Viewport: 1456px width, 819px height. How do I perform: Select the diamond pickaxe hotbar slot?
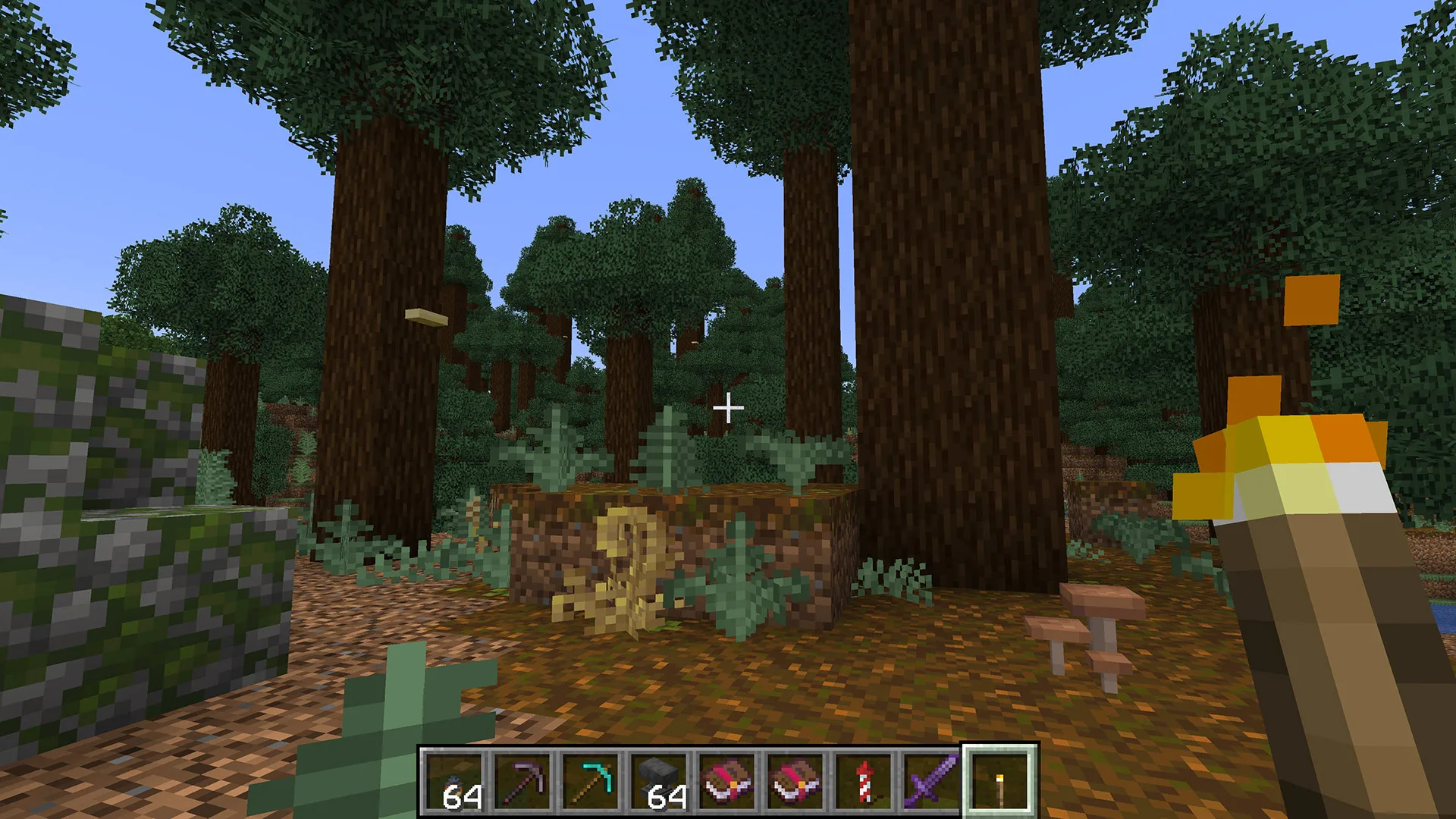590,782
